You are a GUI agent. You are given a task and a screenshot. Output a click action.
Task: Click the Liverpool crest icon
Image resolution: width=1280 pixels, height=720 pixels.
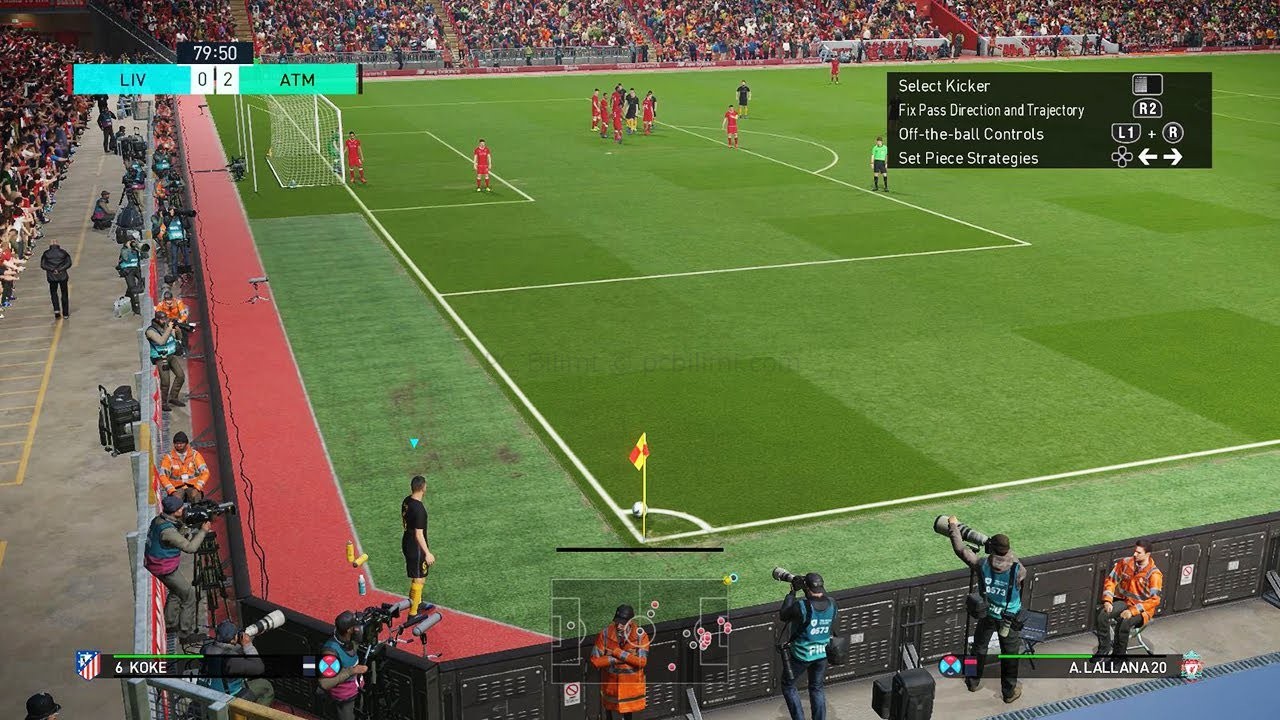pyautogui.click(x=1191, y=666)
